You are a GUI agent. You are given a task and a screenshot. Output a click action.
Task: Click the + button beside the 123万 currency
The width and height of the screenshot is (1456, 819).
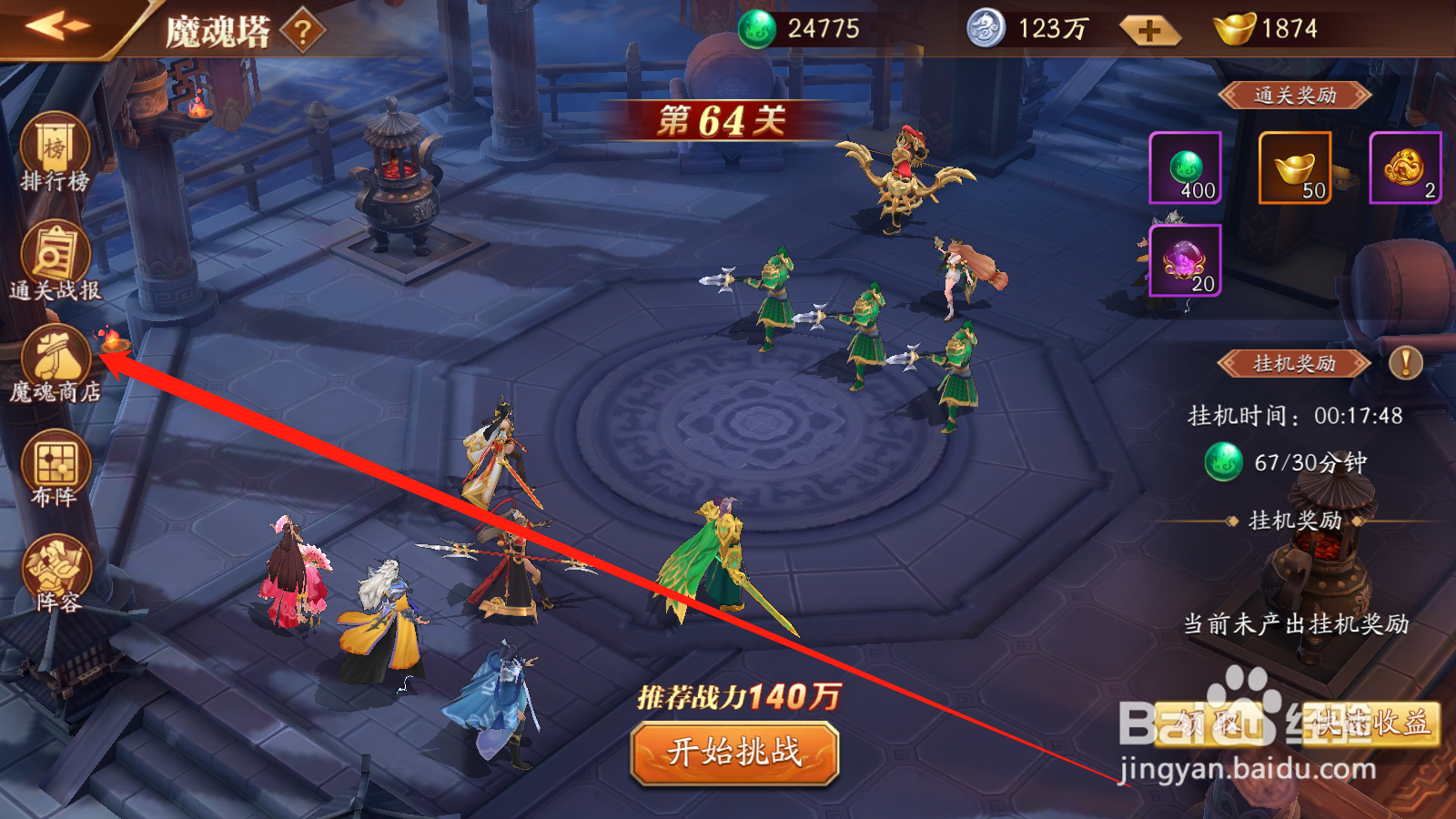[x=1151, y=30]
